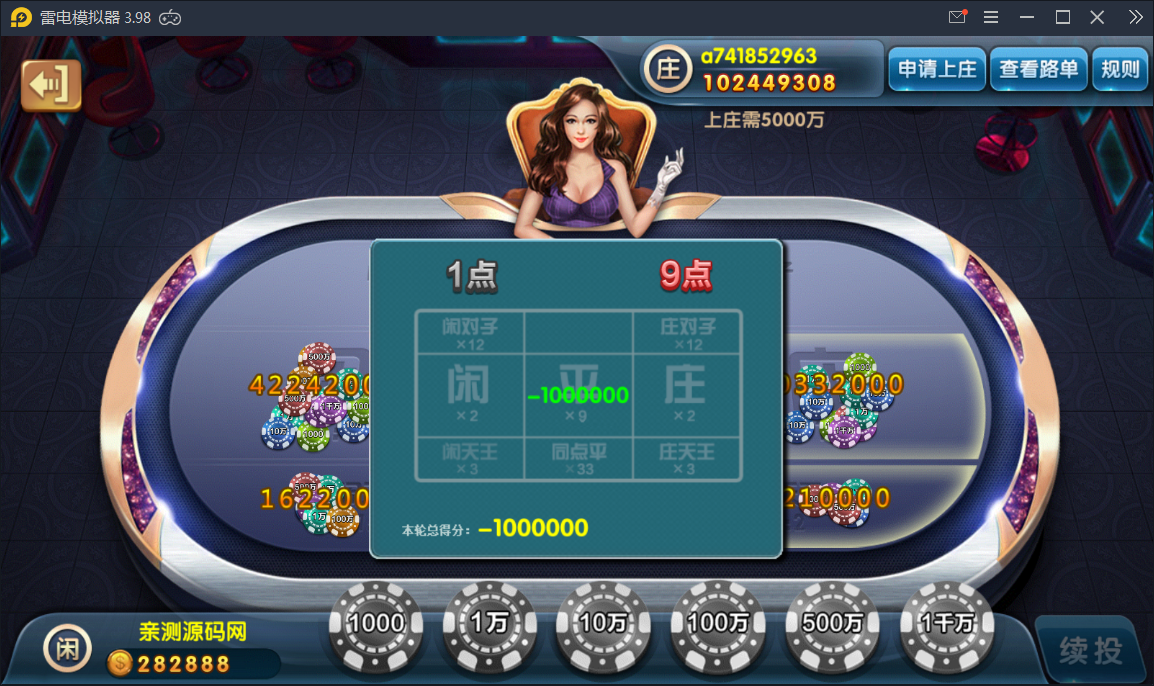Click the banker 庄 avatar icon
1154x686 pixels.
coord(668,69)
